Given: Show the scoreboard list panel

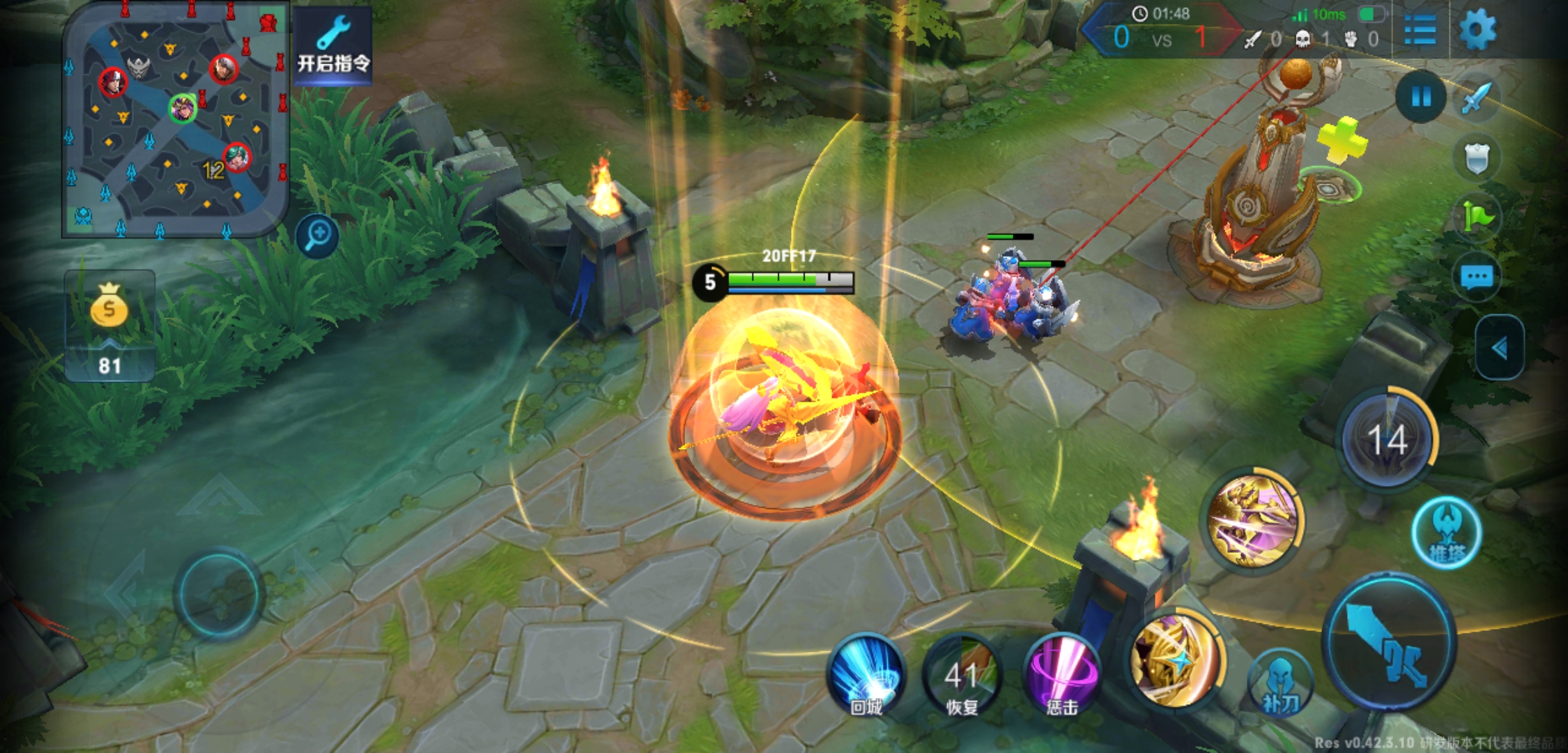Looking at the screenshot, I should pos(1420,31).
